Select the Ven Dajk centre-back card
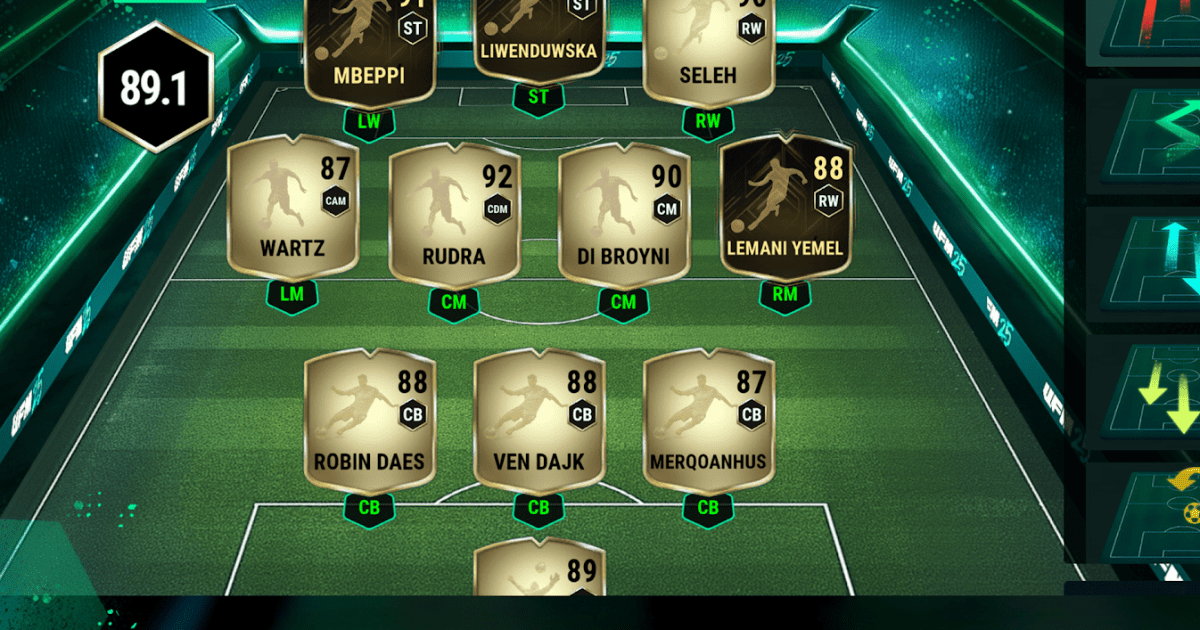This screenshot has height=630, width=1200. (538, 422)
